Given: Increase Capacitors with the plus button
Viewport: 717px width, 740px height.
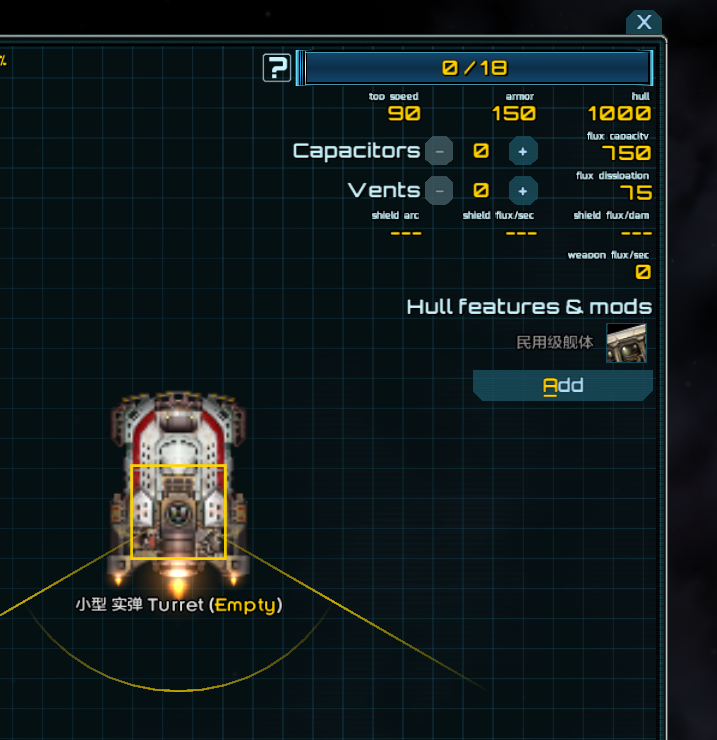Looking at the screenshot, I should [523, 151].
